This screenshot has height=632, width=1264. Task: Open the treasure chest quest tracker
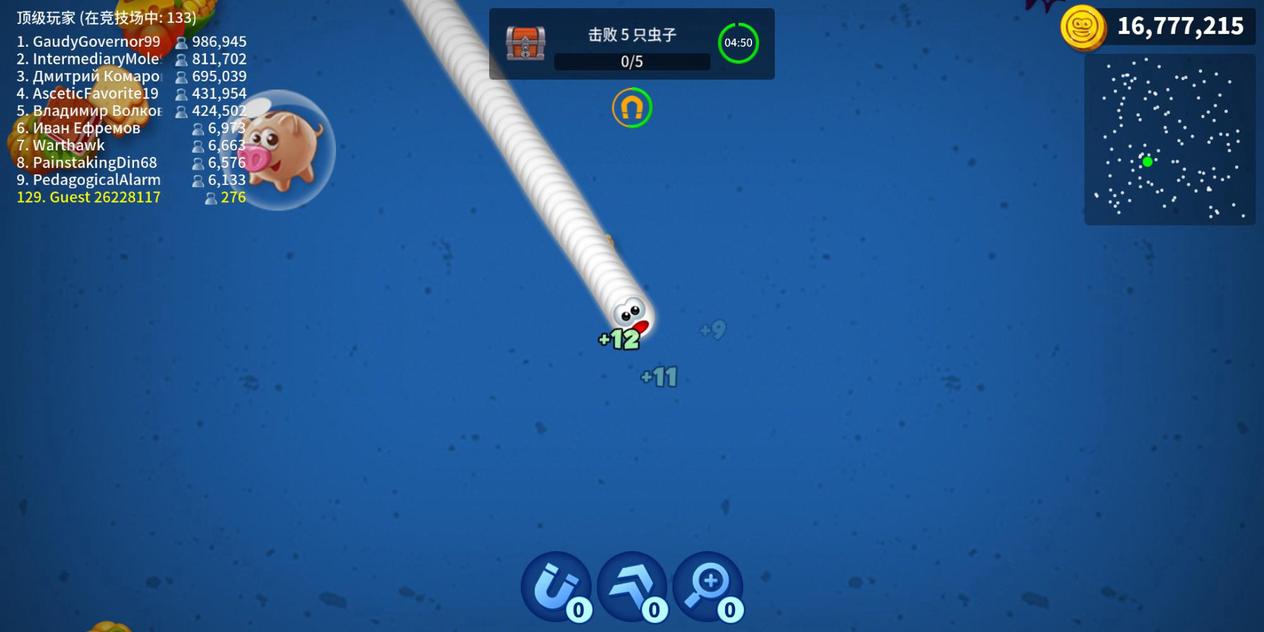(x=526, y=44)
